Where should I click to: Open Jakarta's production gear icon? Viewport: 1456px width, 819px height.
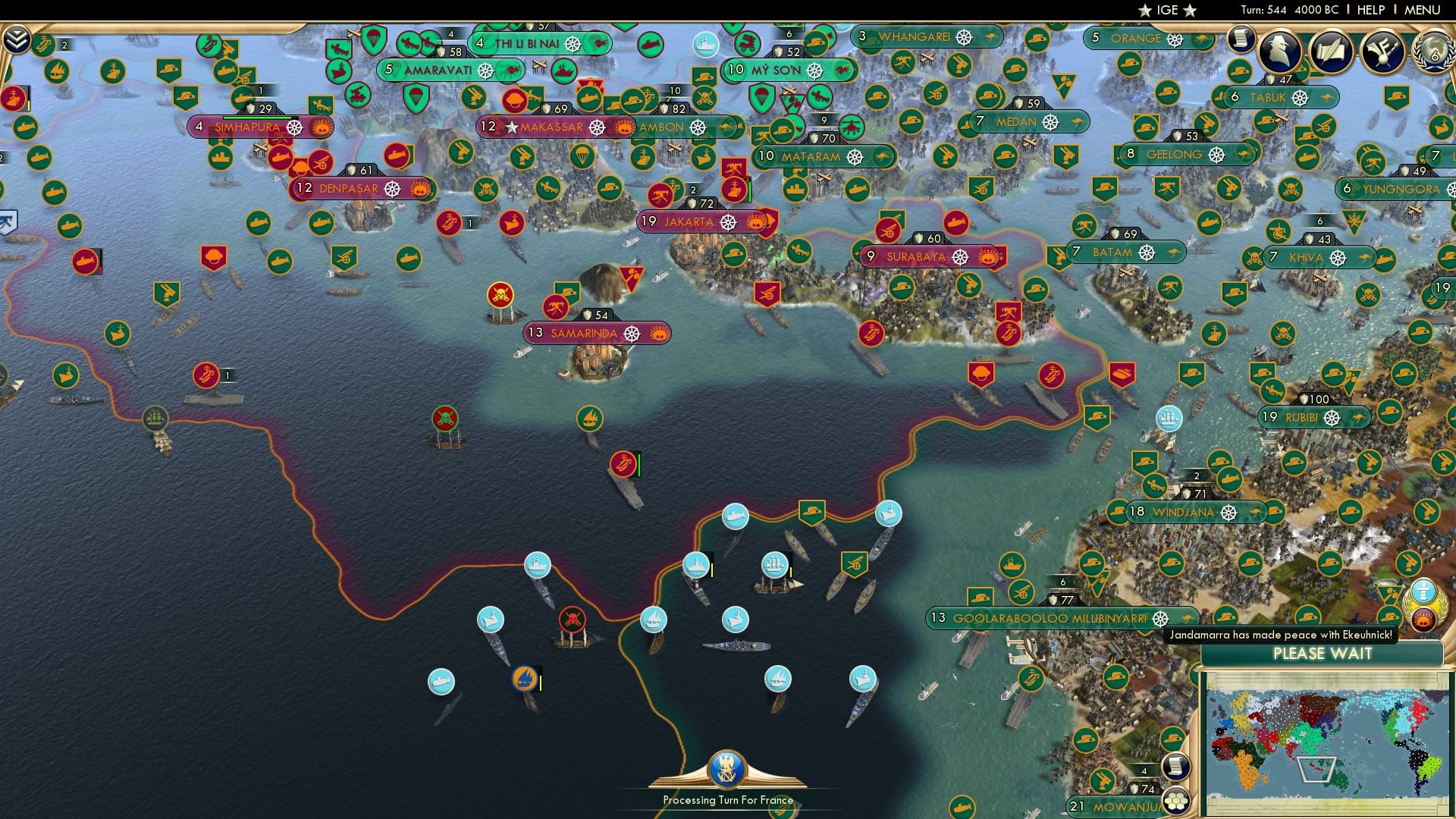pos(726,222)
